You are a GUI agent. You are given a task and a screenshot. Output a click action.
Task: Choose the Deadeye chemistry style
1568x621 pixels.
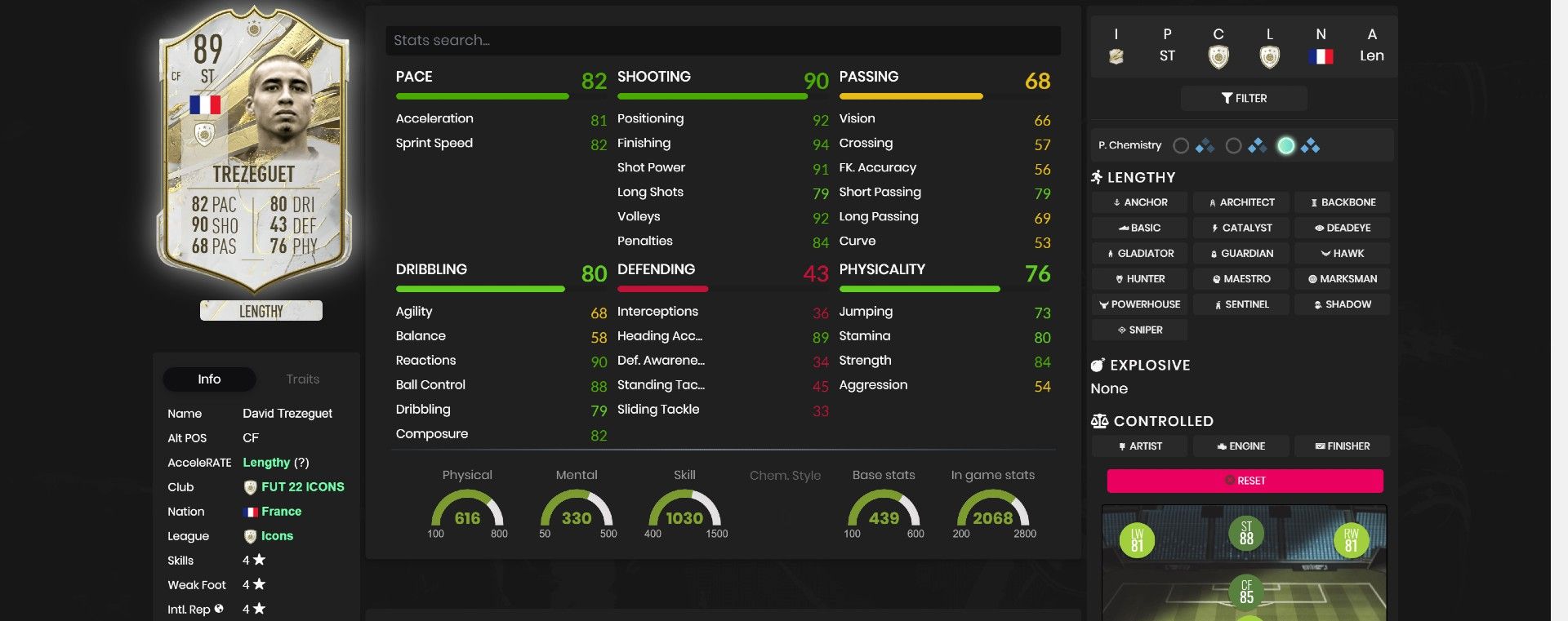tap(1342, 227)
